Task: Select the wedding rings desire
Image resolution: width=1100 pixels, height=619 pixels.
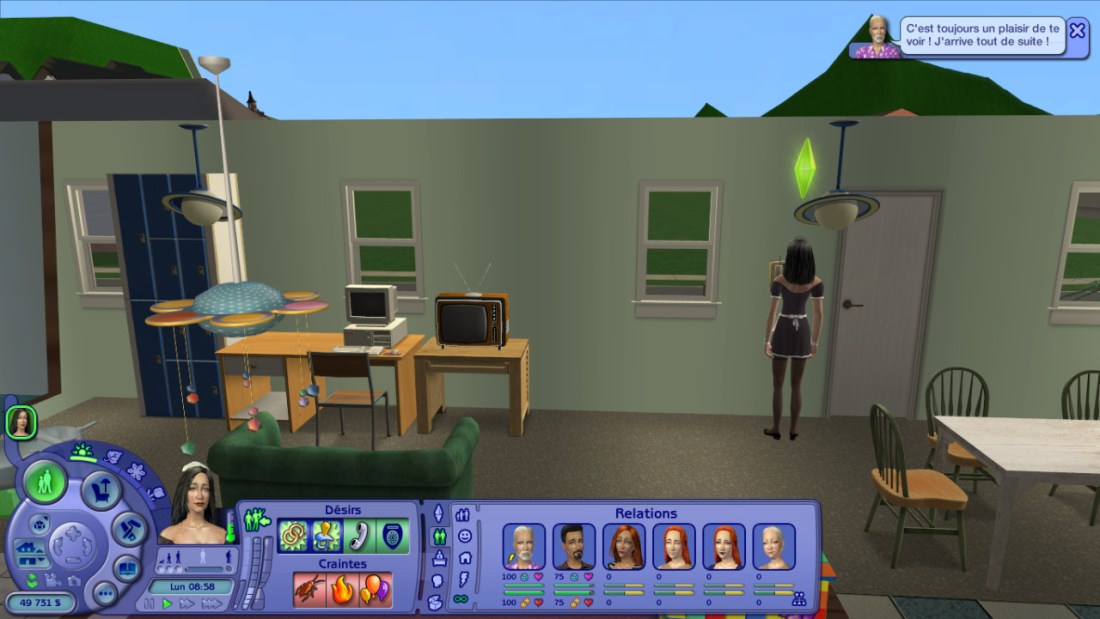Action: pos(293,537)
